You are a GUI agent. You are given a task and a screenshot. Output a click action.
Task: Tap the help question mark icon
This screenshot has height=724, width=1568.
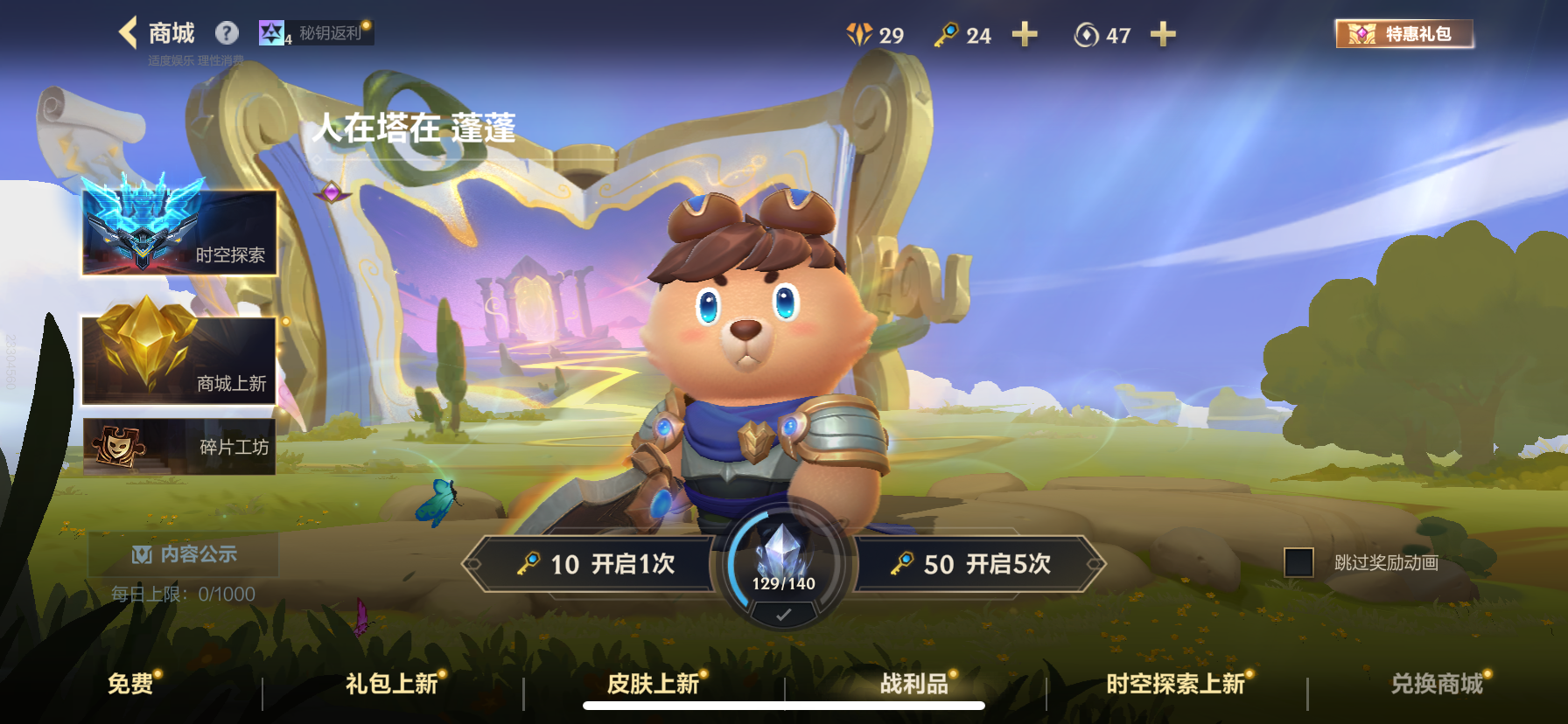tap(227, 32)
